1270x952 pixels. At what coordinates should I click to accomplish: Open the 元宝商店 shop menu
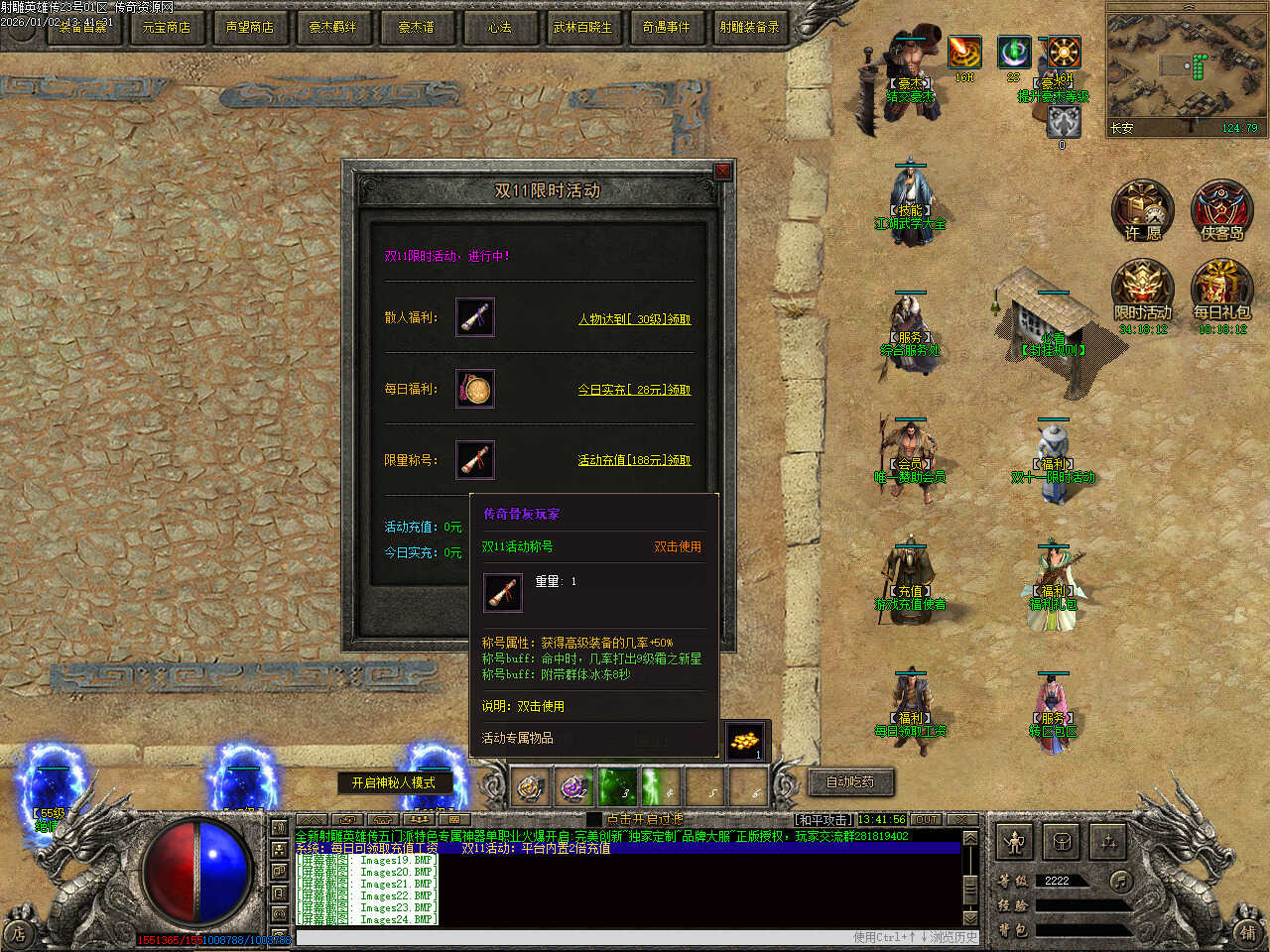(x=167, y=27)
